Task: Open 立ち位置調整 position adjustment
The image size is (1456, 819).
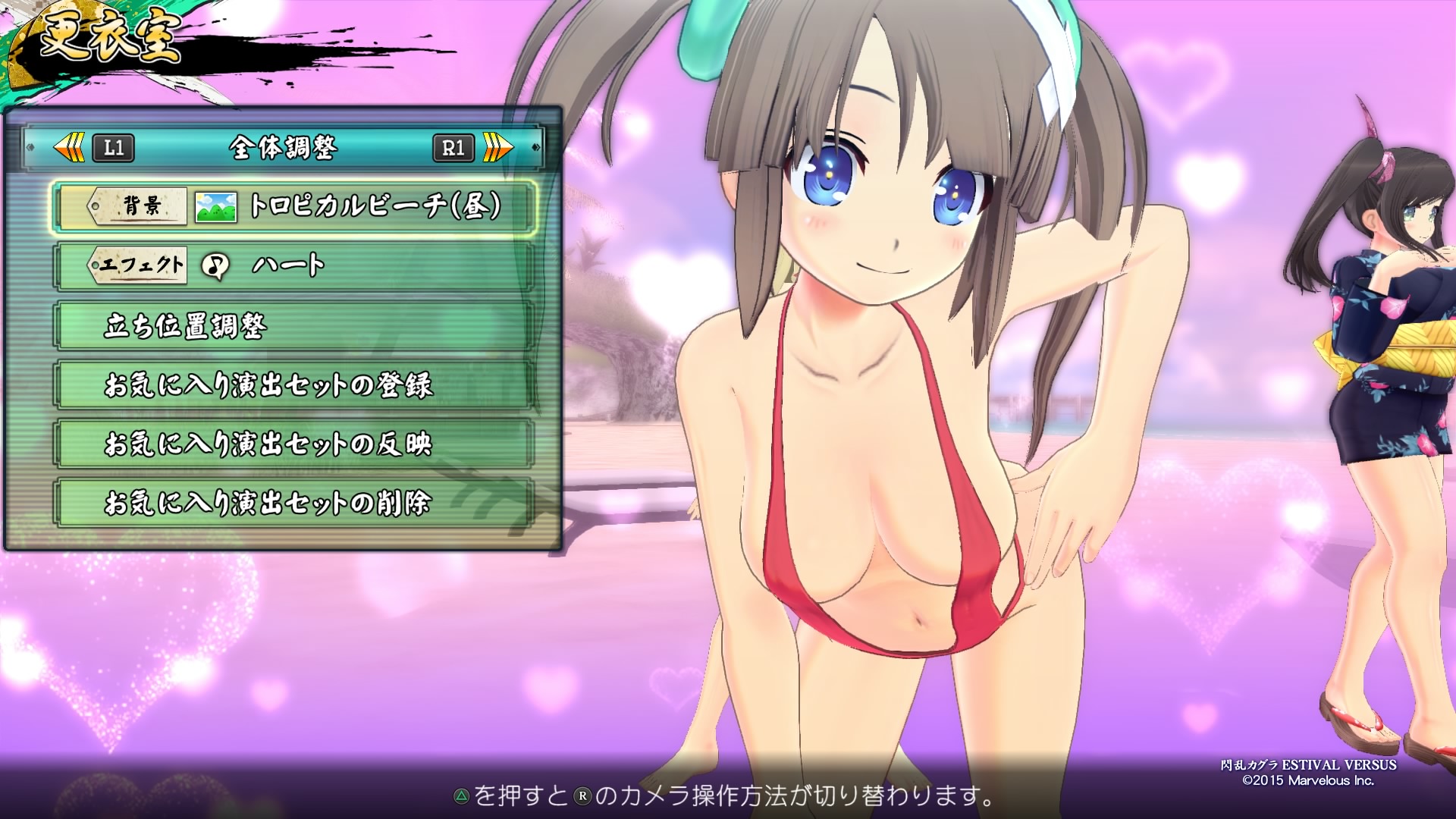Action: (296, 326)
